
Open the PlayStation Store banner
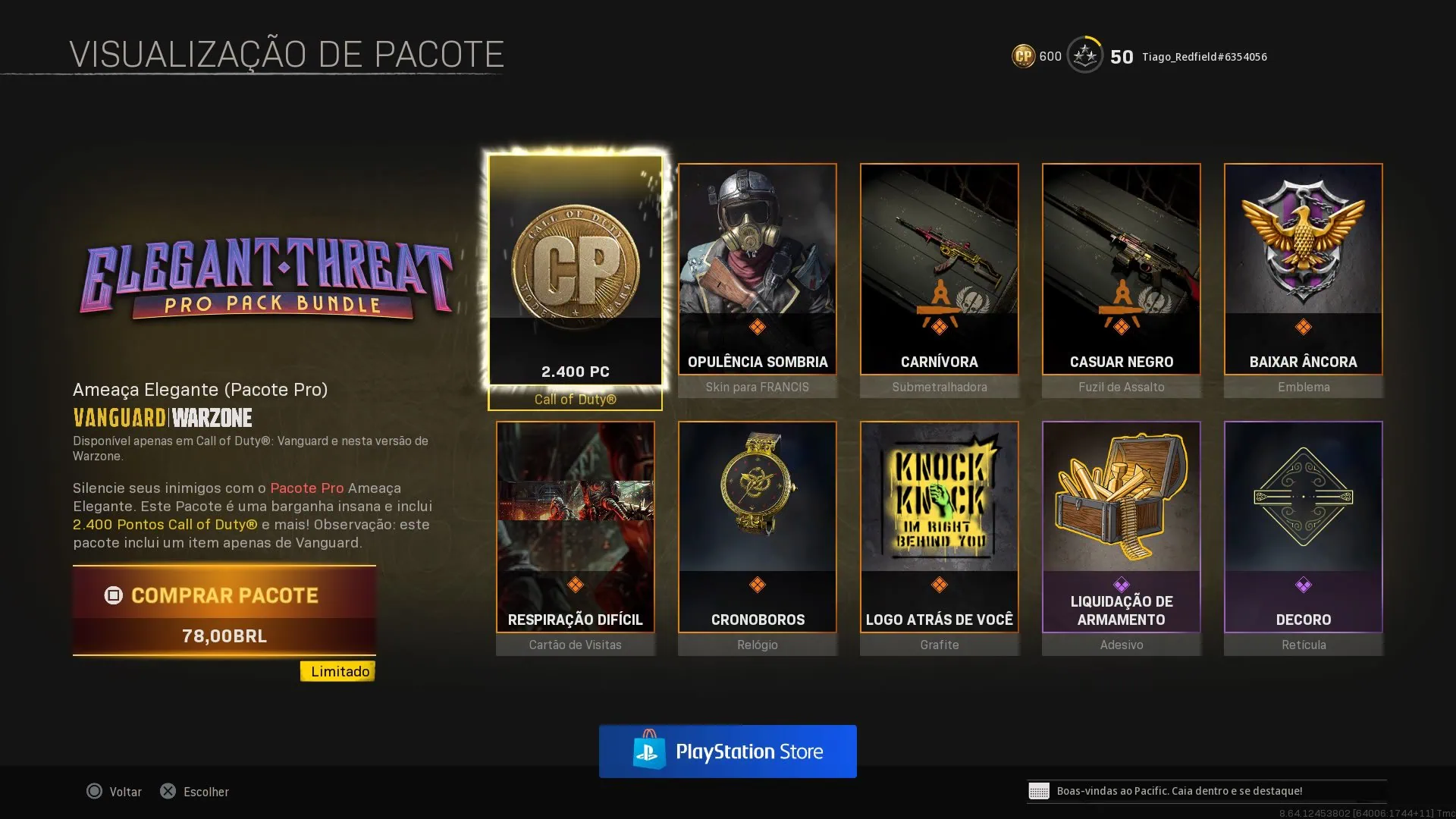click(727, 752)
